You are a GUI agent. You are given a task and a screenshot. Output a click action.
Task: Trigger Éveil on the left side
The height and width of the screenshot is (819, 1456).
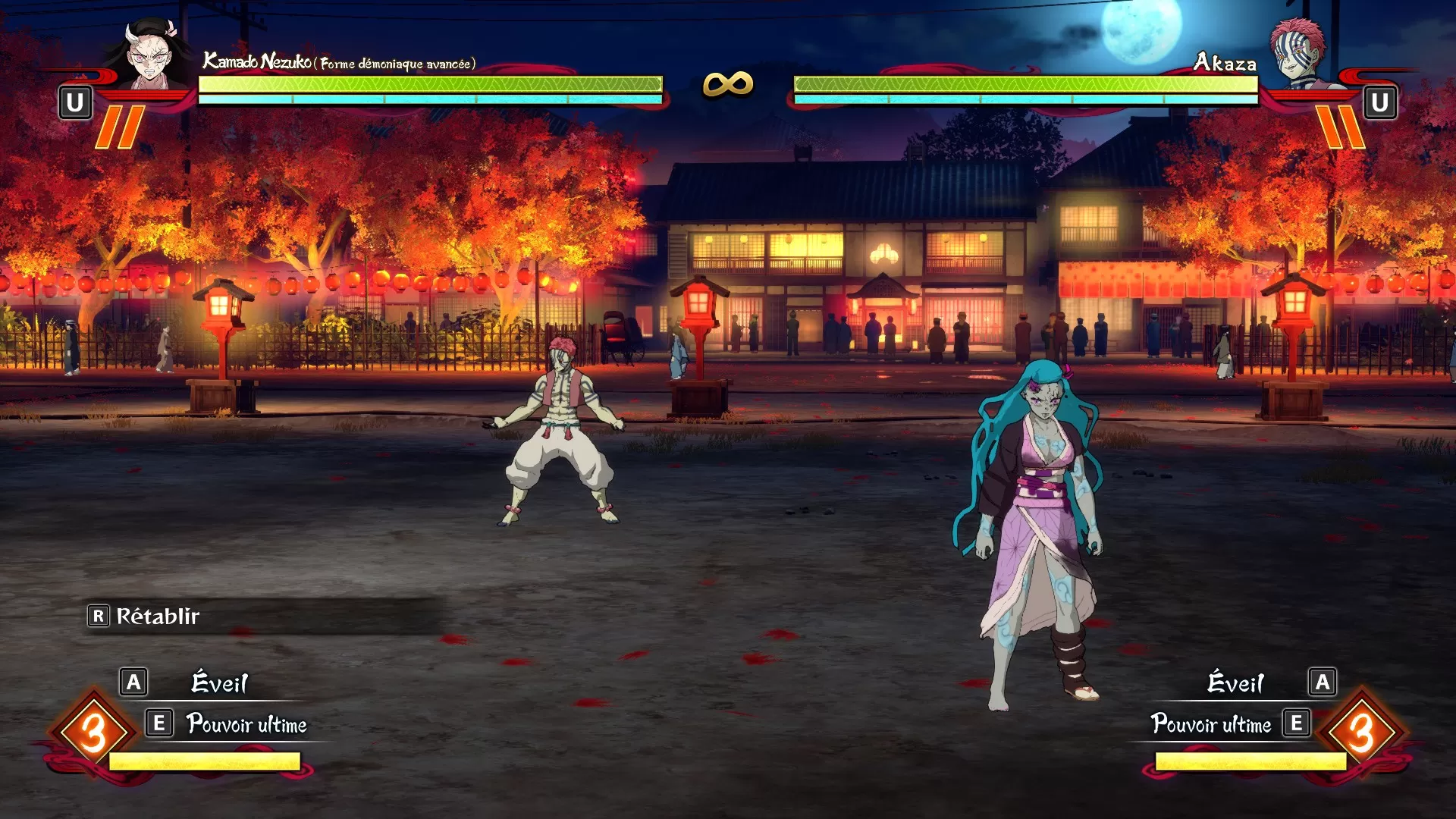(x=220, y=683)
